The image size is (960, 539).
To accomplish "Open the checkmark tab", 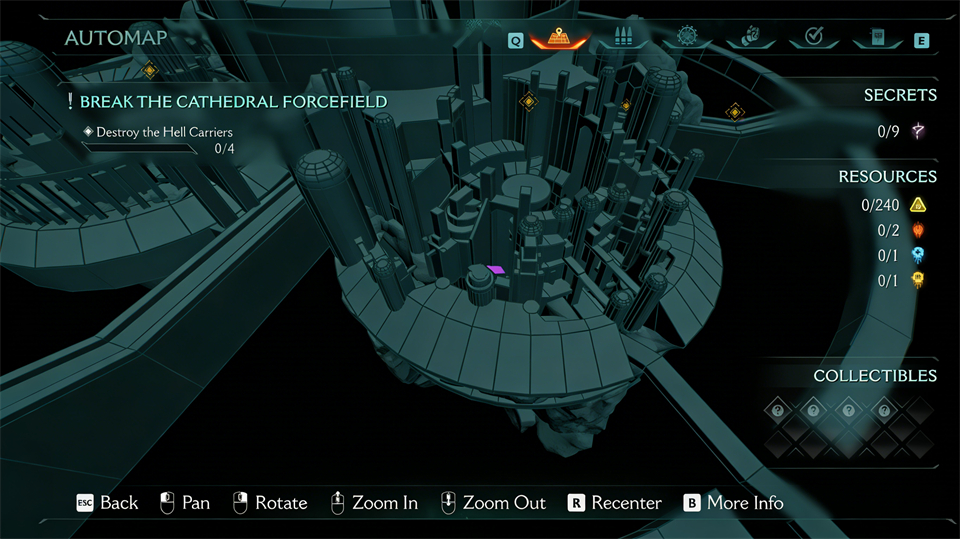I will [813, 39].
